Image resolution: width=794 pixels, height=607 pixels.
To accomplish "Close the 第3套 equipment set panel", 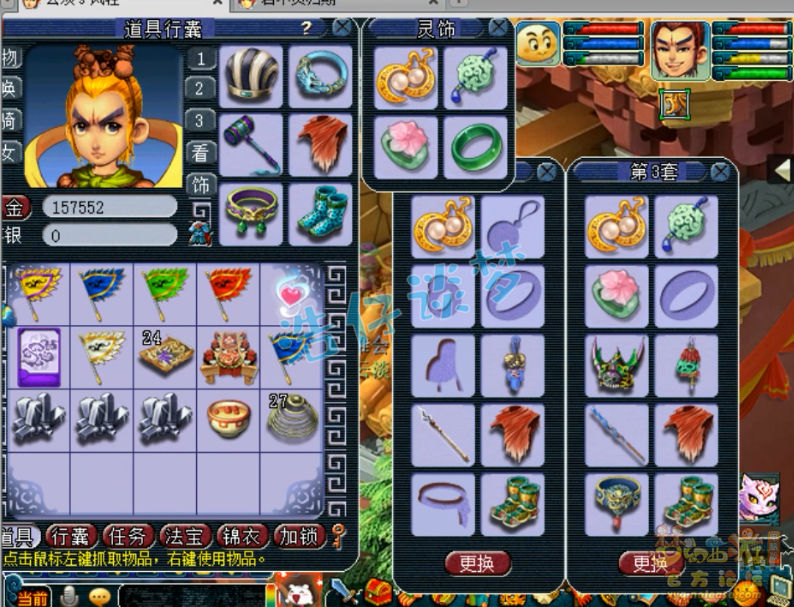I will tap(720, 172).
